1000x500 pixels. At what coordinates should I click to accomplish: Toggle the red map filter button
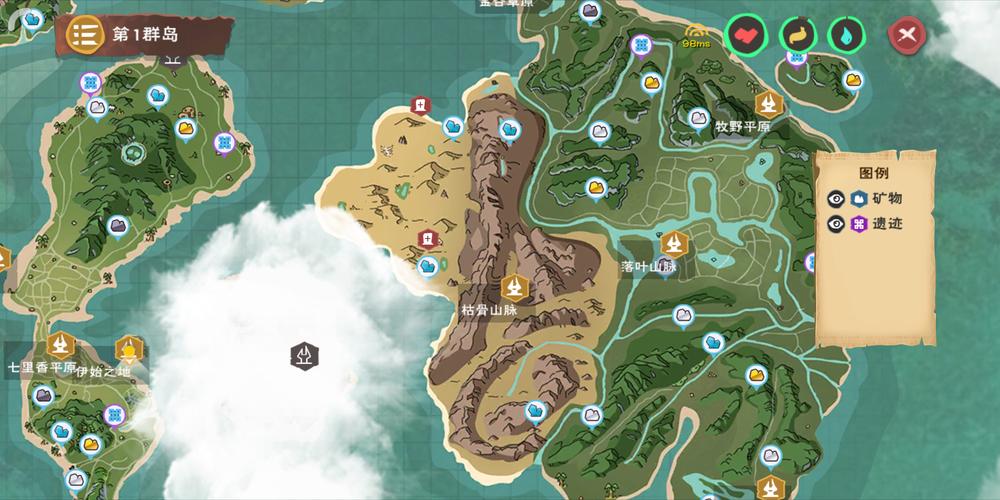[744, 35]
